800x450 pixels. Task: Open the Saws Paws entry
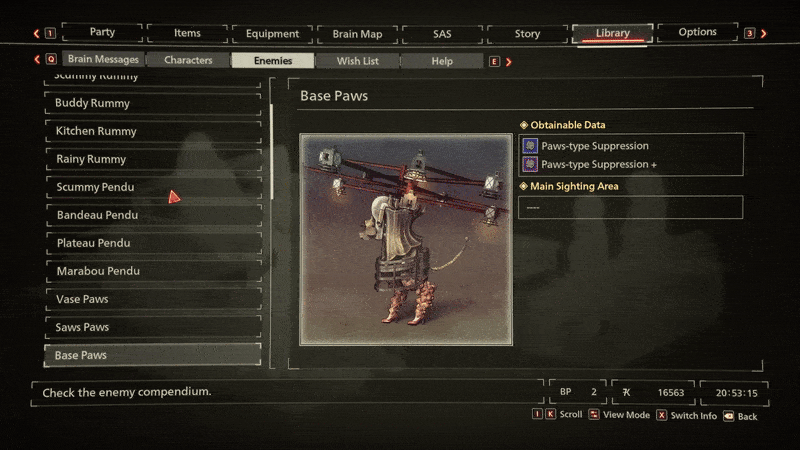[152, 327]
